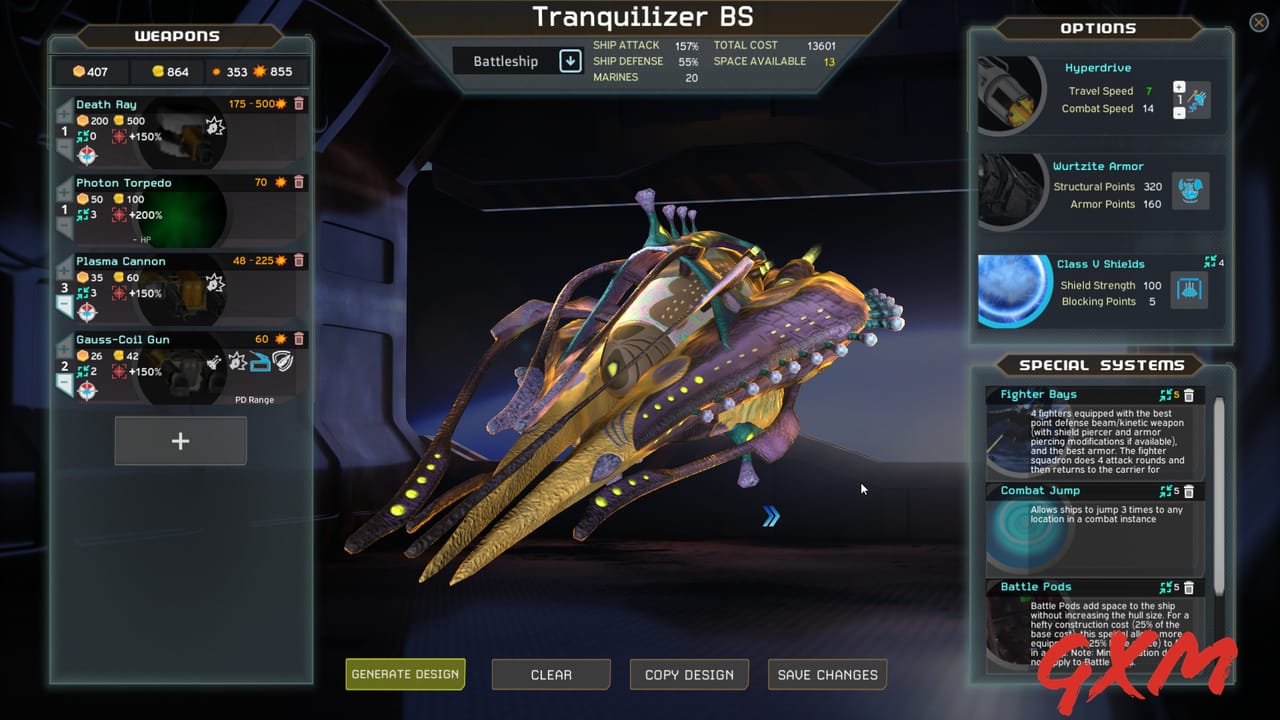Click the Weapons panel header

pyautogui.click(x=177, y=36)
